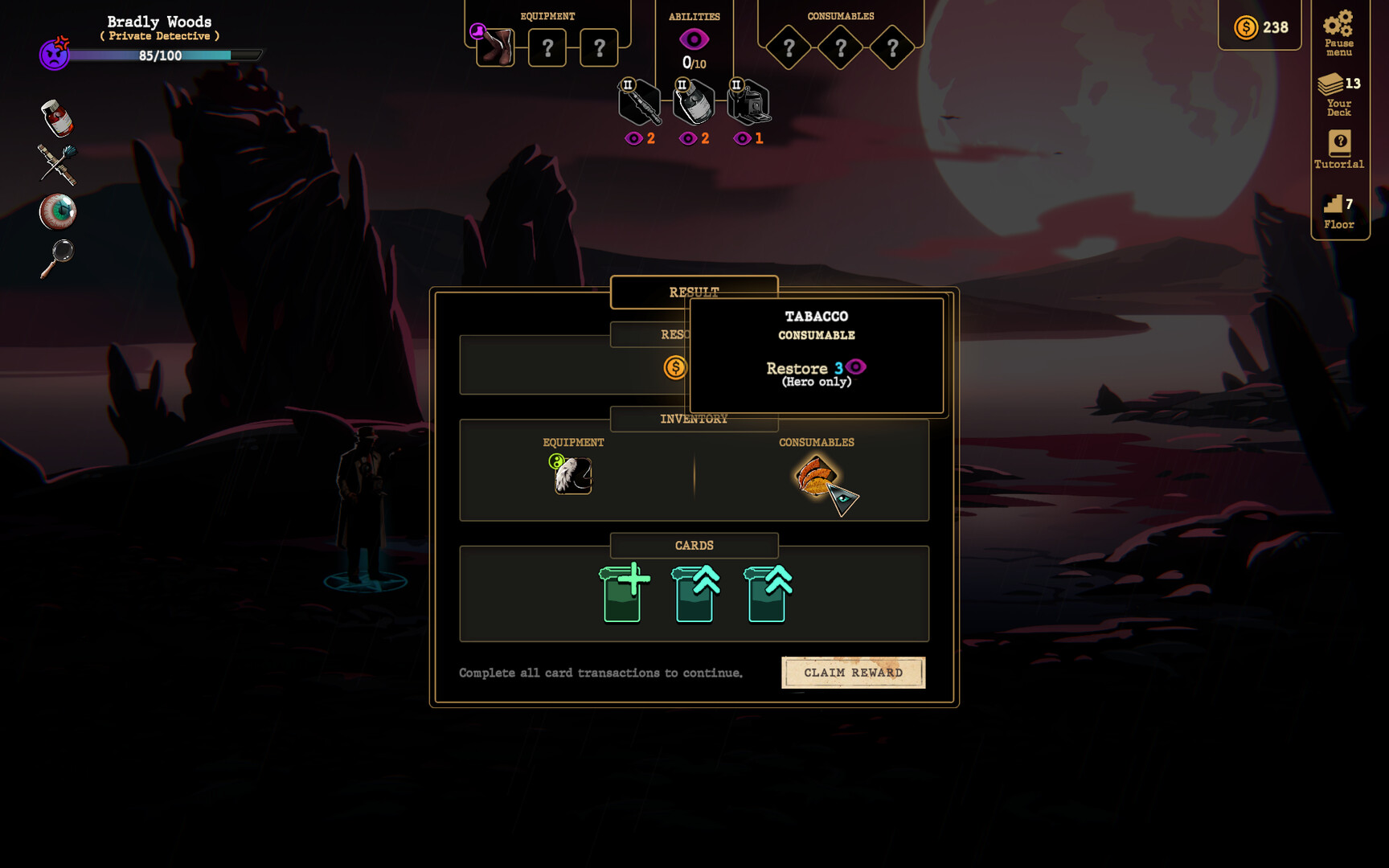Open the Tutorial panel
Image resolution: width=1389 pixels, height=868 pixels.
point(1338,149)
